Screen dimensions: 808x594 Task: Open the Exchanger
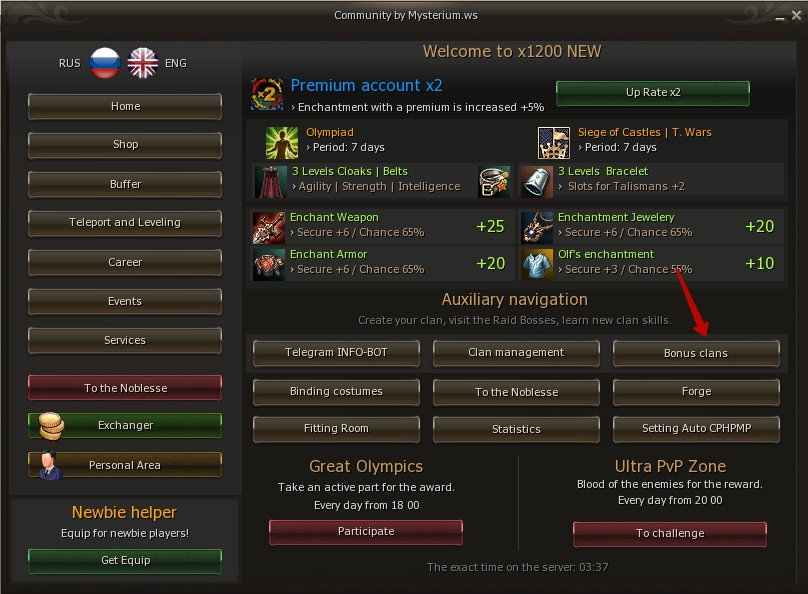(x=125, y=426)
